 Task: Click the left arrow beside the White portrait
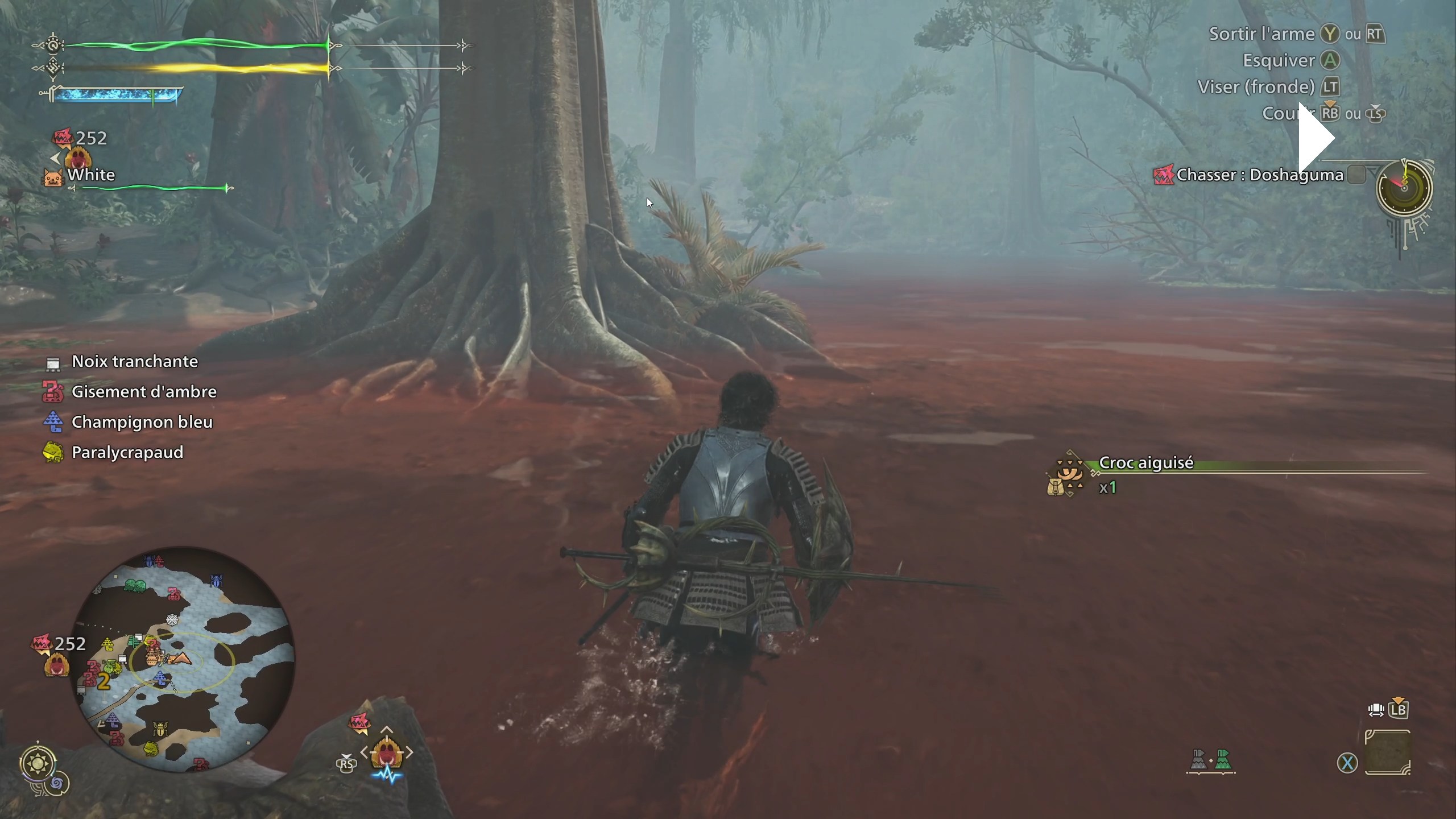pyautogui.click(x=56, y=159)
